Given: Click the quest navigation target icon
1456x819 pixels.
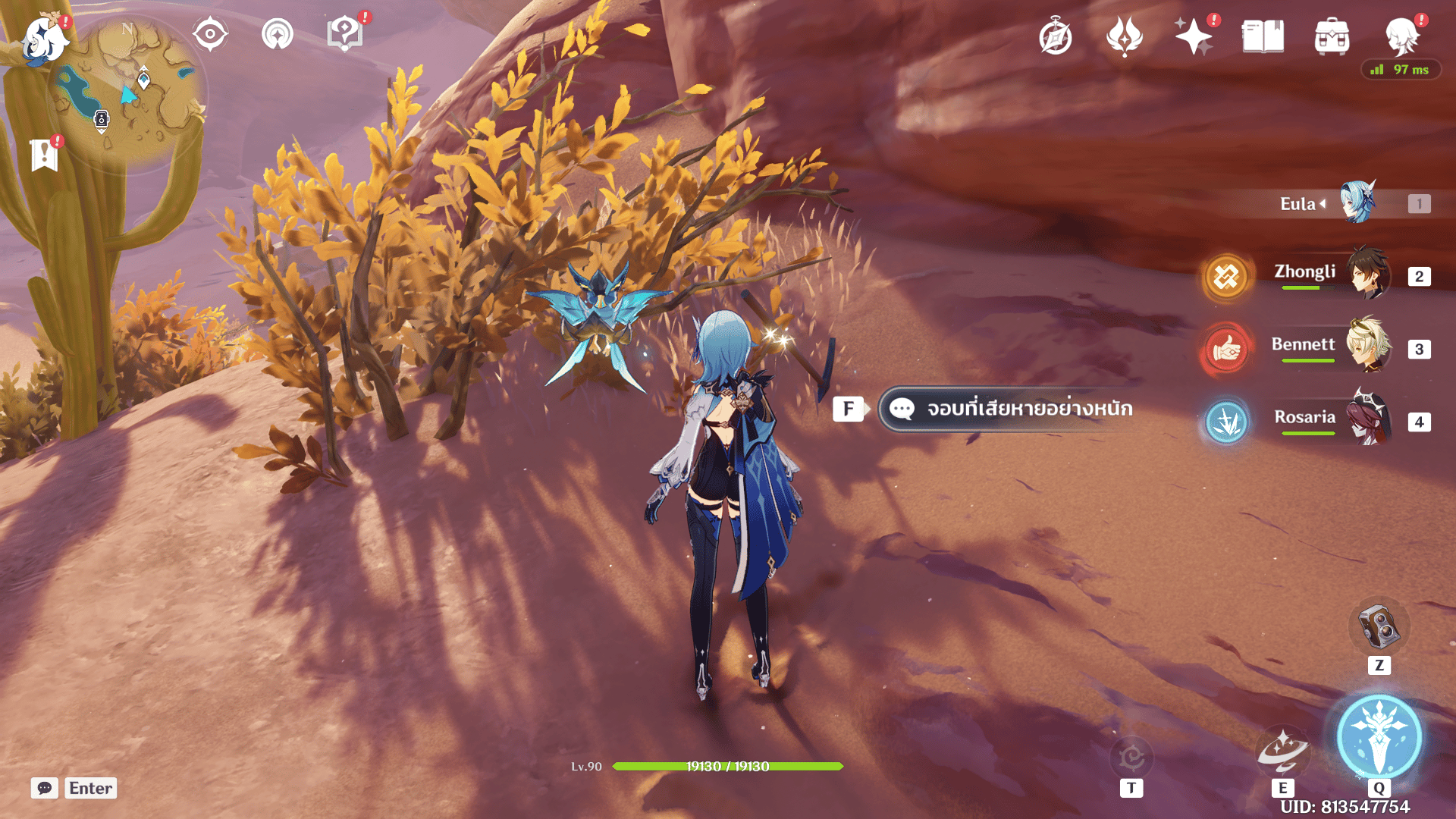Looking at the screenshot, I should [x=210, y=34].
